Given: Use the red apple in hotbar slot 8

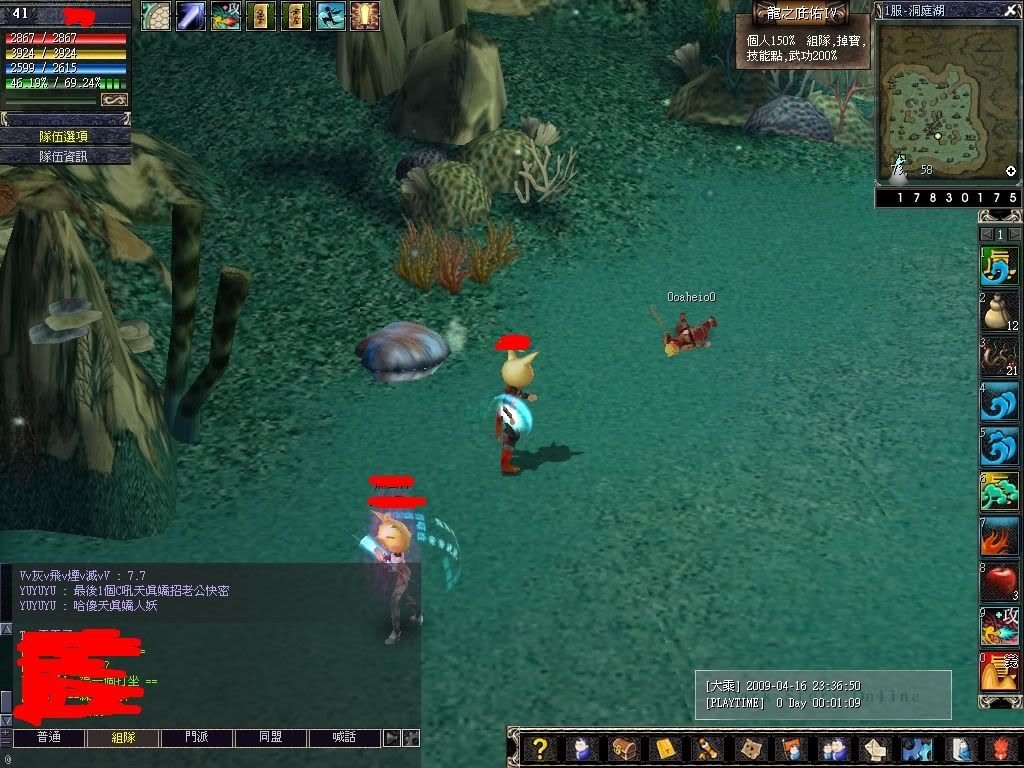Looking at the screenshot, I should pyautogui.click(x=999, y=582).
